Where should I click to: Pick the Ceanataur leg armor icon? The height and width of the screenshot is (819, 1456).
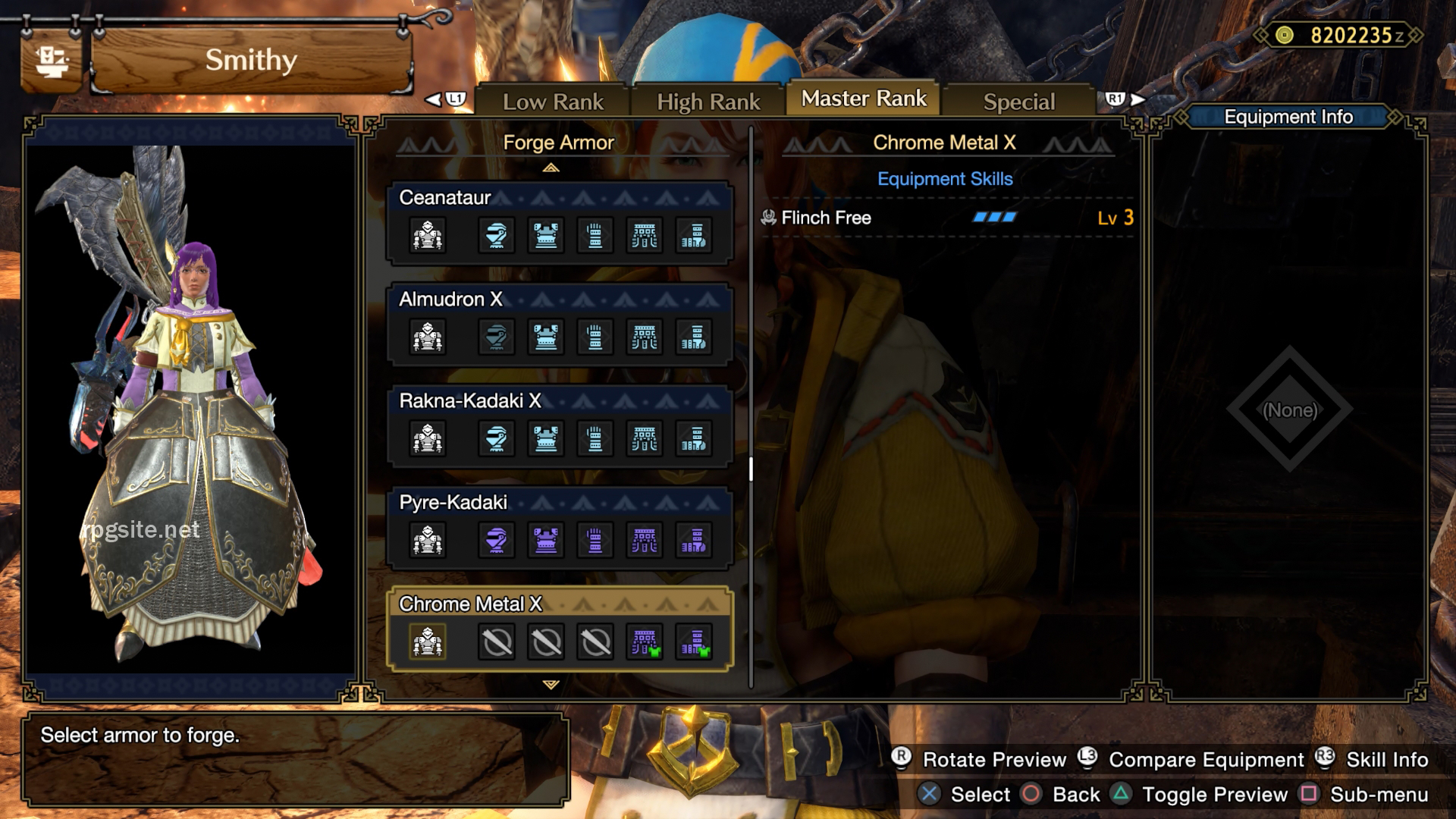click(692, 235)
